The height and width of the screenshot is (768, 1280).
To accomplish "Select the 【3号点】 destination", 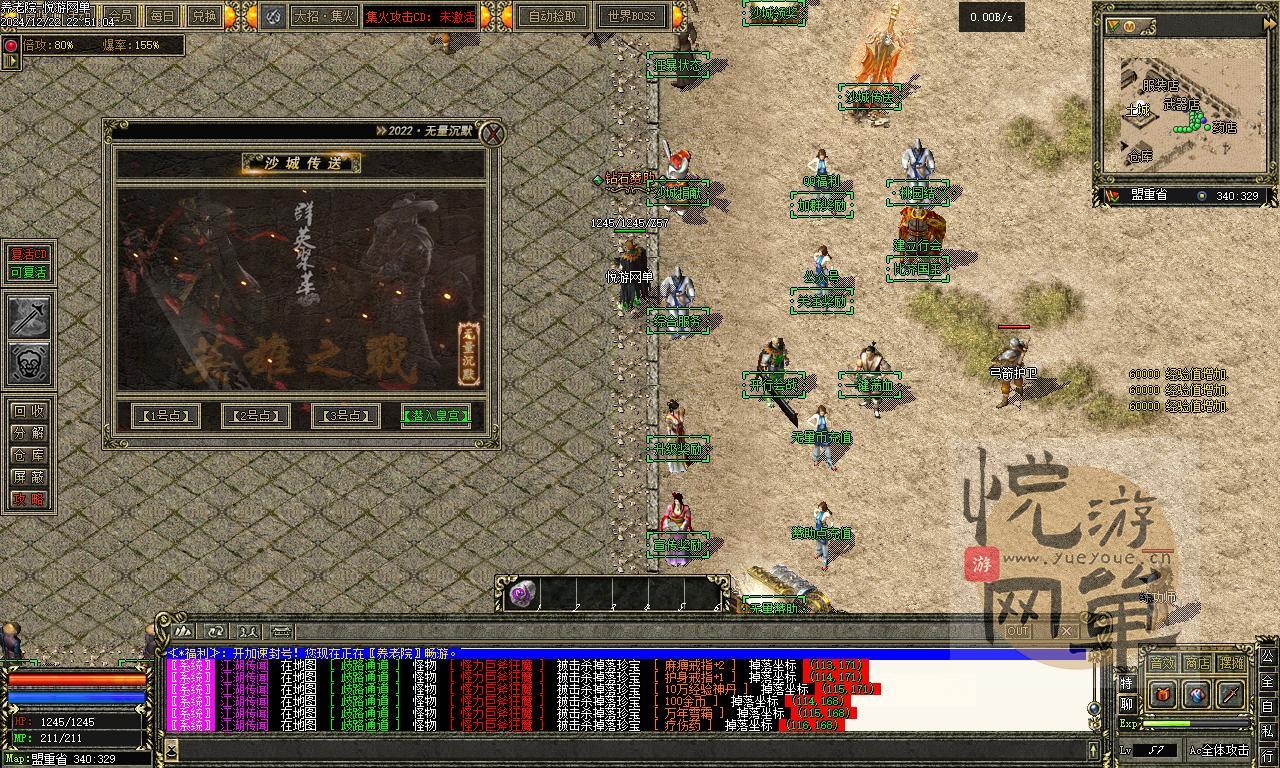I will (345, 415).
